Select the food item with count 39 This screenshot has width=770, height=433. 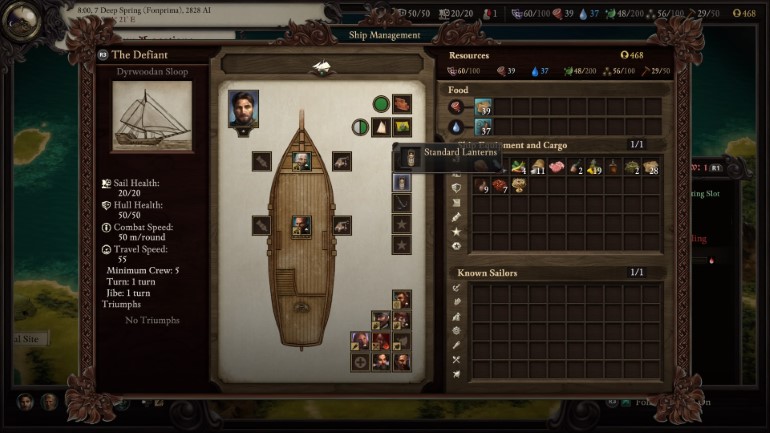coord(483,108)
